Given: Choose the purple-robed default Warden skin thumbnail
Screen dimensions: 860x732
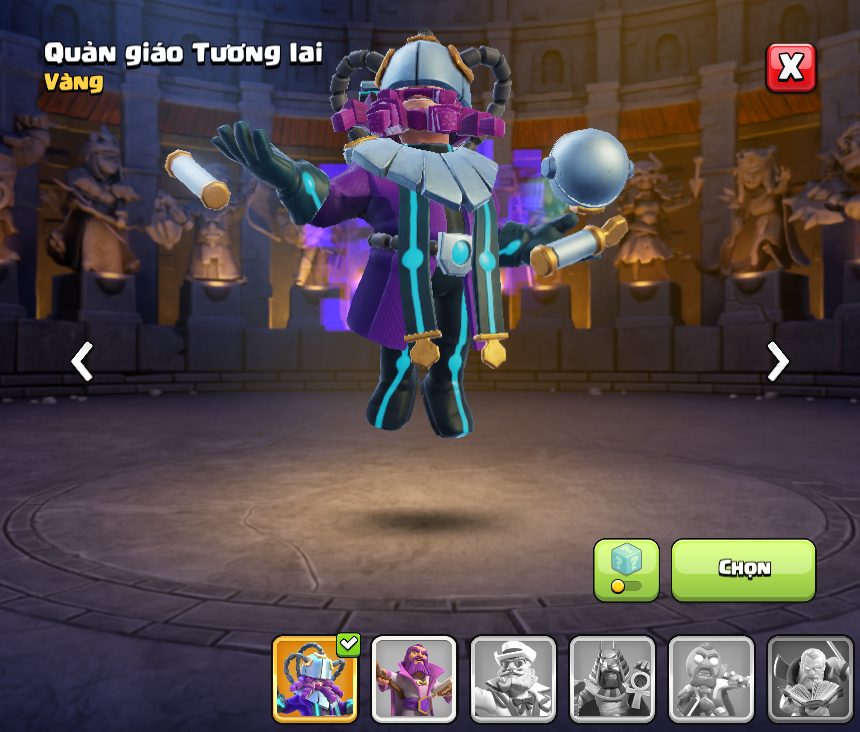Looking at the screenshot, I should pos(414,679).
